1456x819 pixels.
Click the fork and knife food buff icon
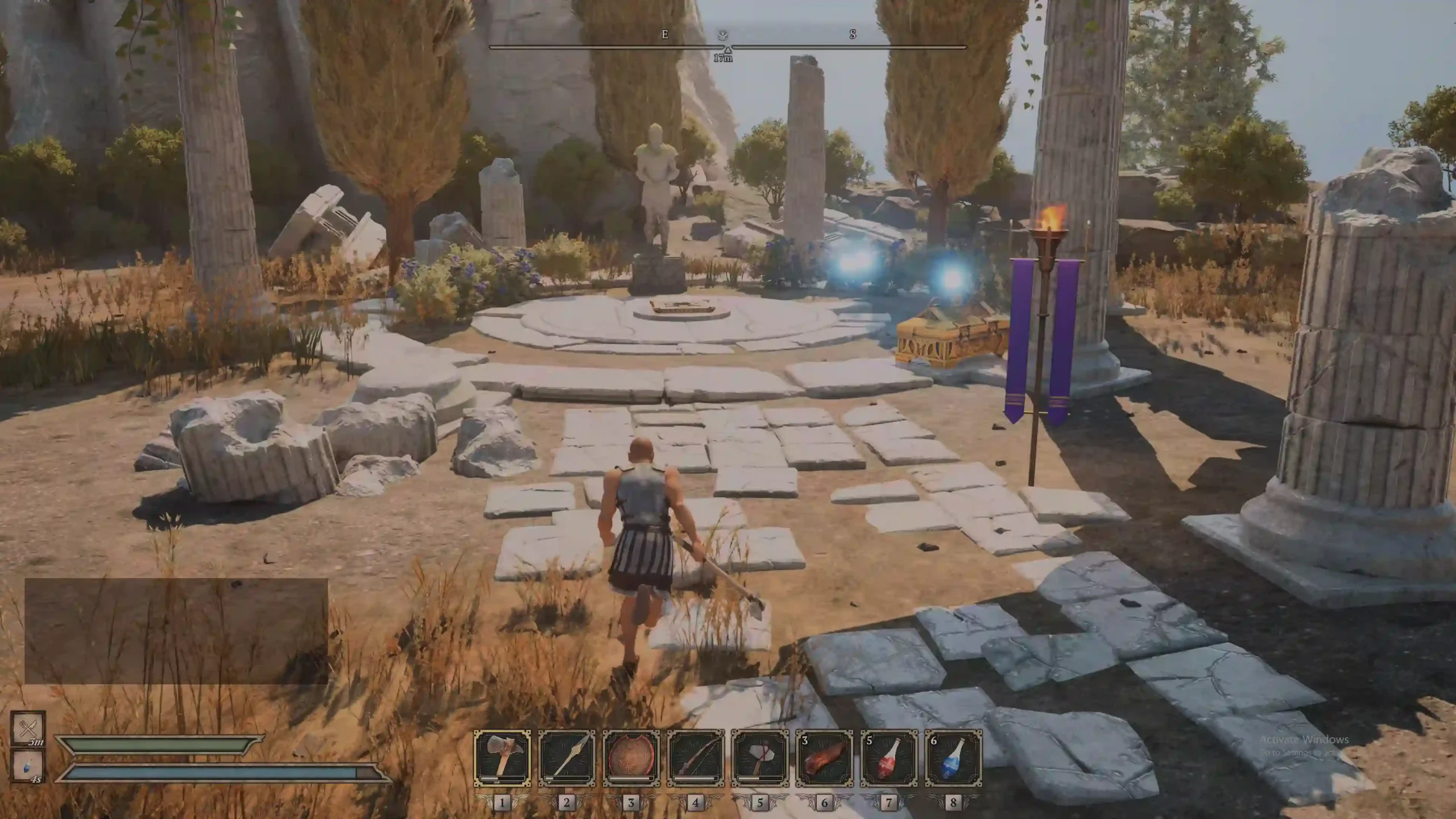[x=28, y=727]
